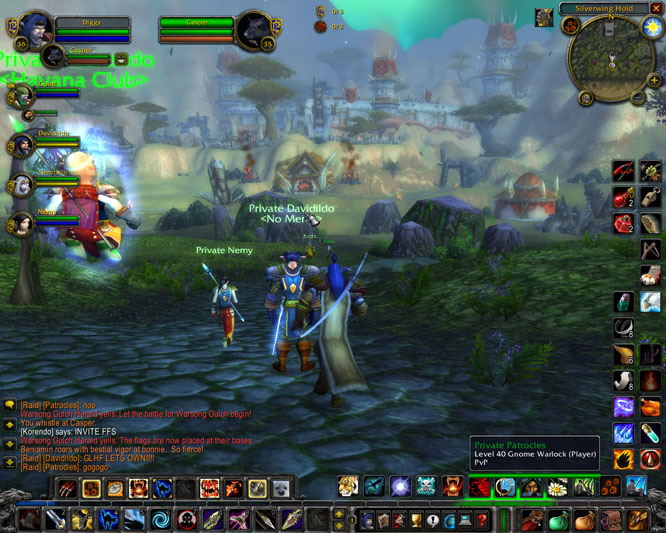The height and width of the screenshot is (533, 666).
Task: Activate the blue swirl spell on bottom bar
Action: (160, 520)
